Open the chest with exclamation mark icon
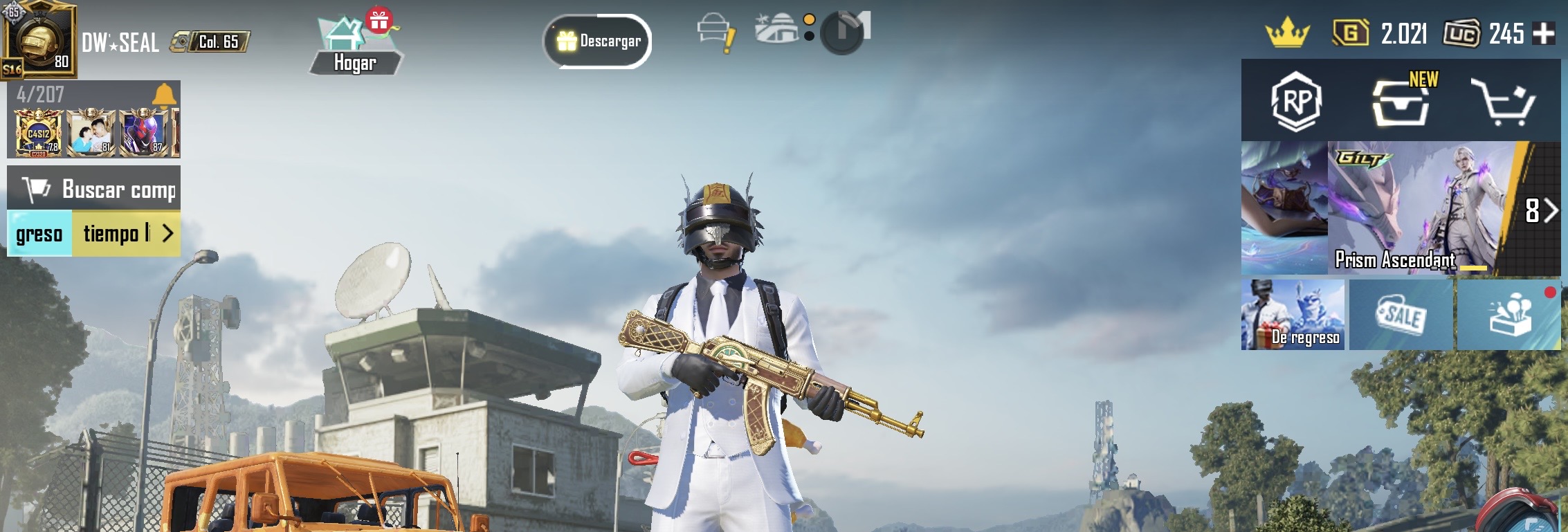 [715, 33]
